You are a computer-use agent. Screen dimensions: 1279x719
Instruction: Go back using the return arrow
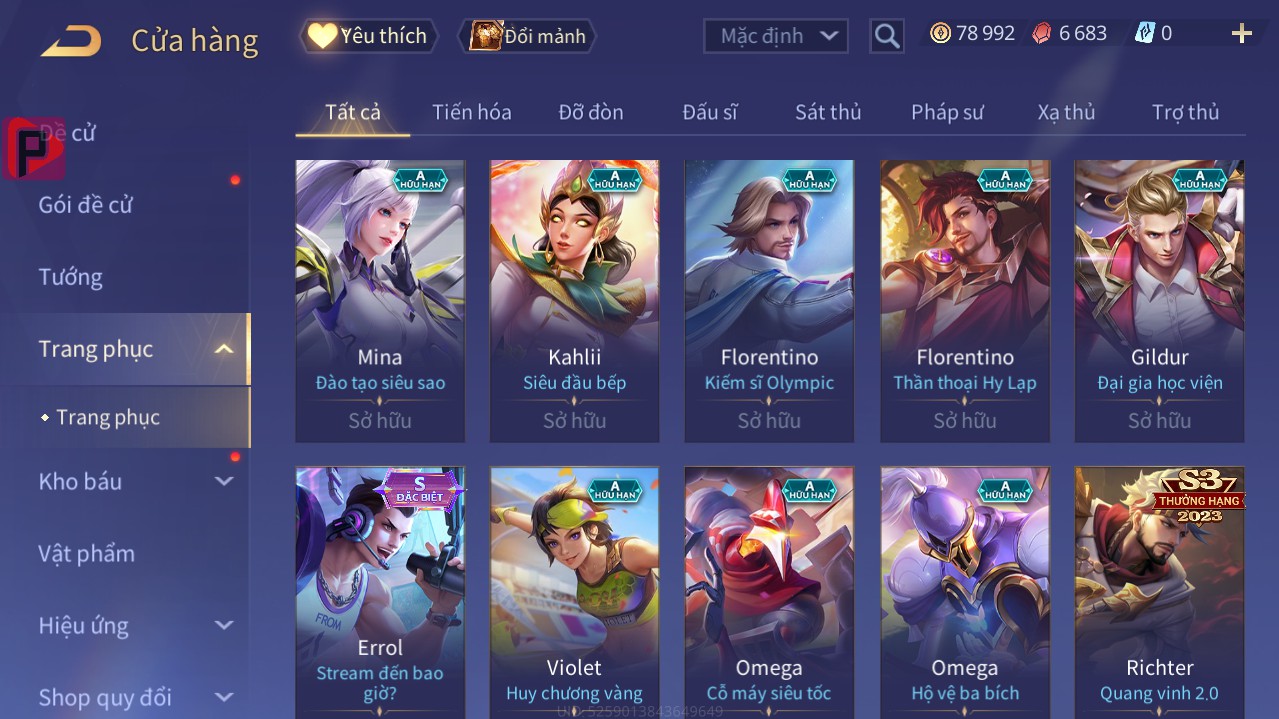click(71, 41)
